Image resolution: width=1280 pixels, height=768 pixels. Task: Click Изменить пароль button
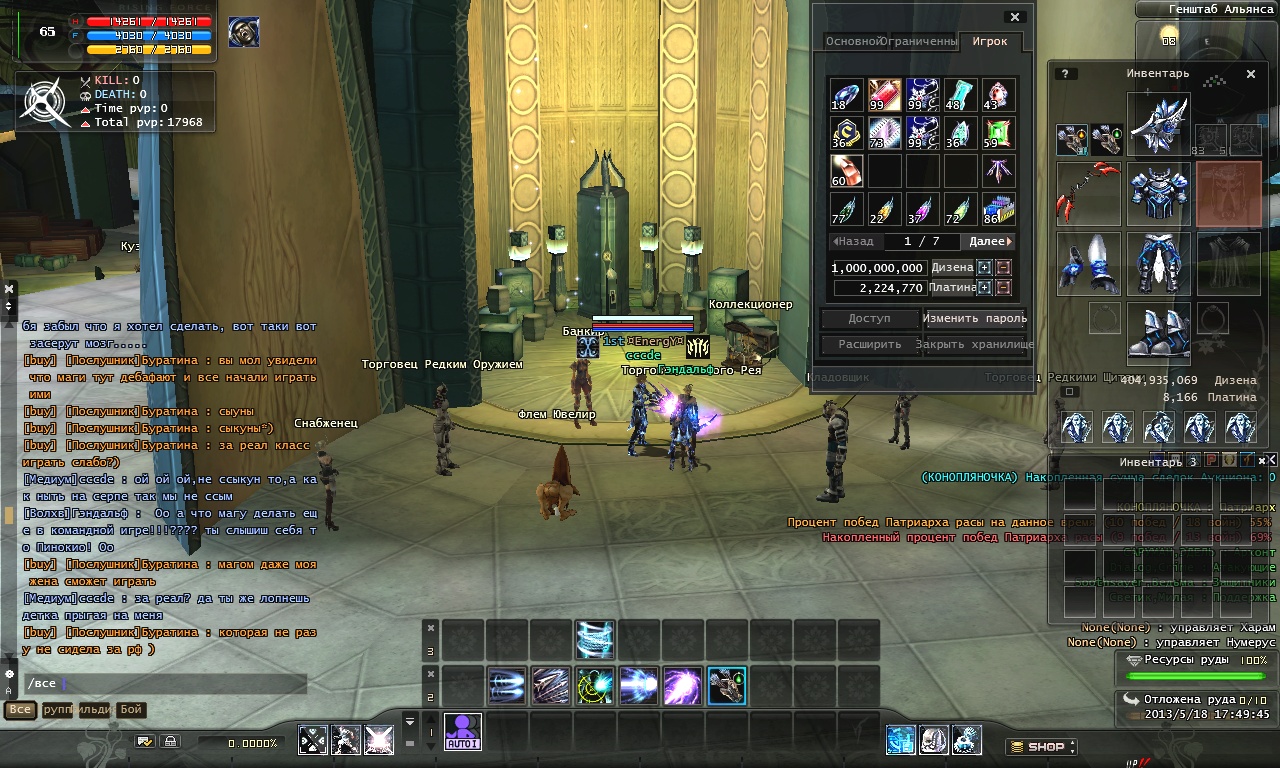point(974,319)
